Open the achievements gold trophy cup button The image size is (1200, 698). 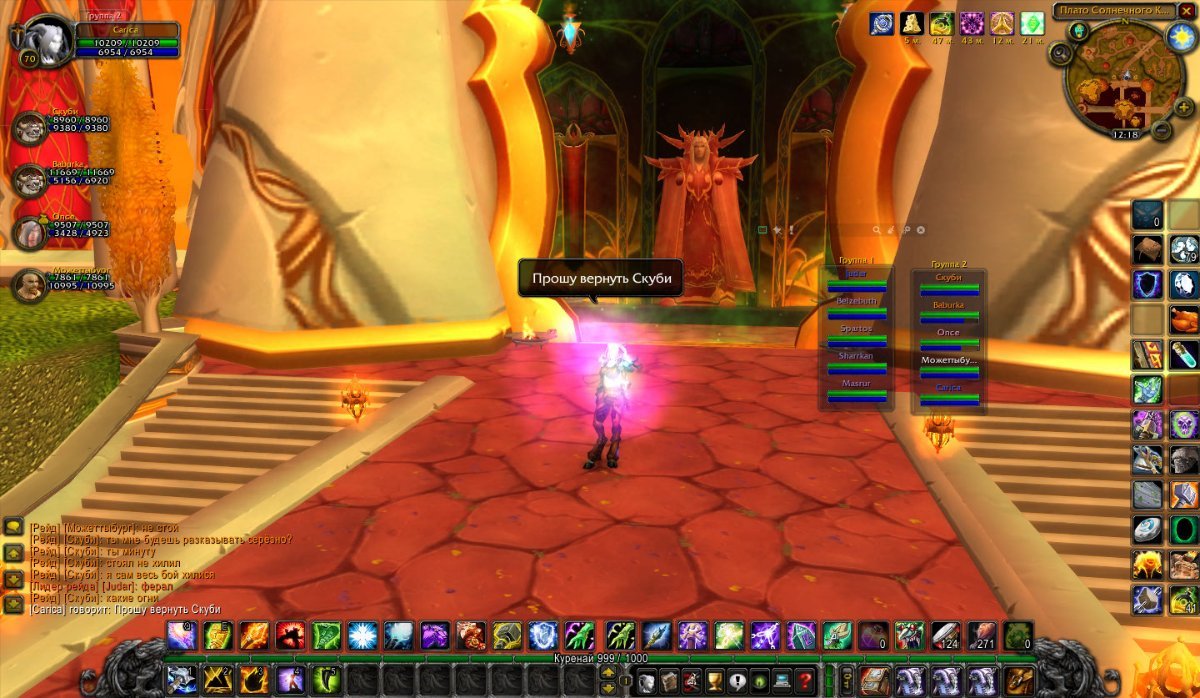[713, 682]
